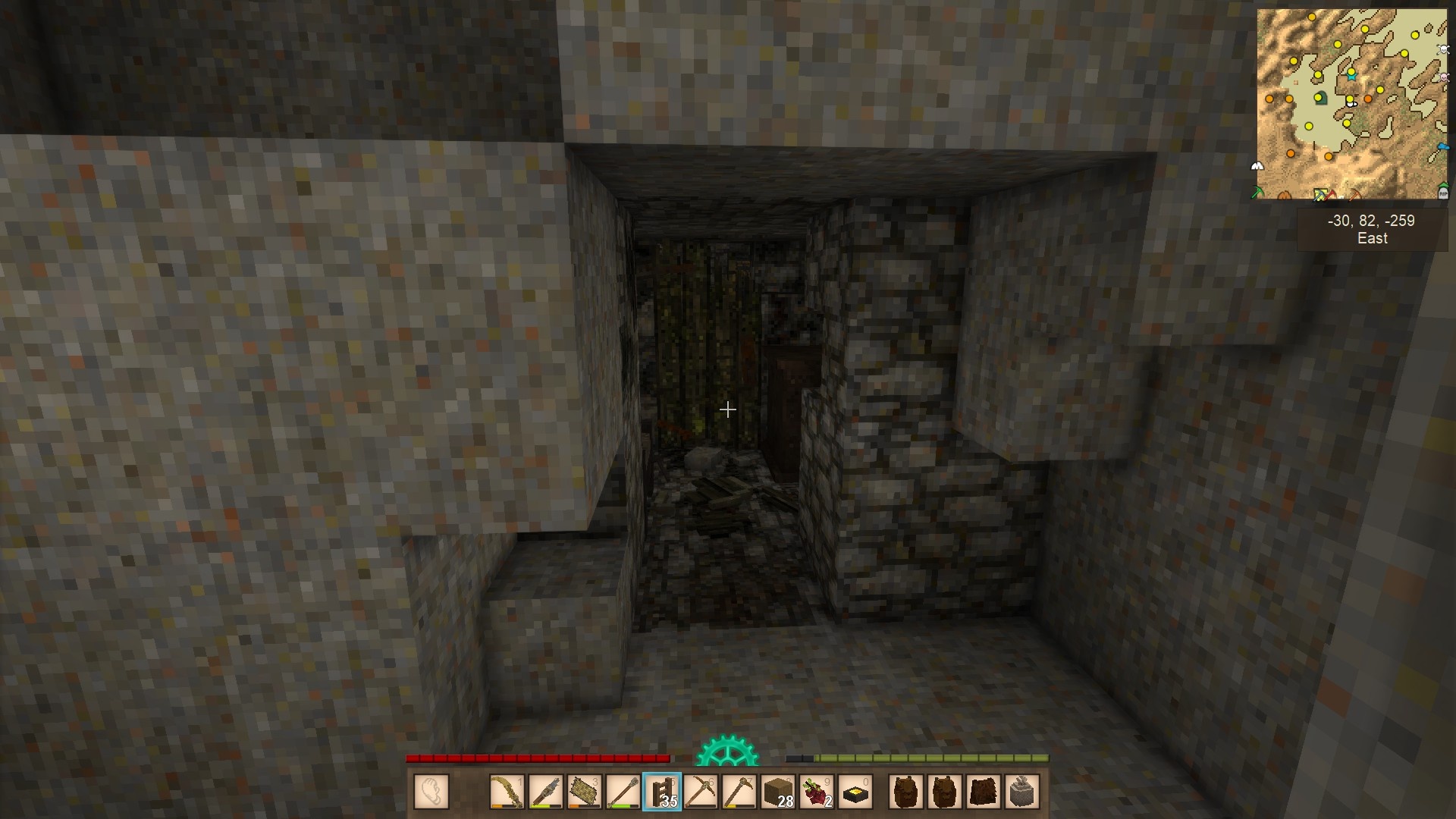Screen dimensions: 1456x819
Task: Select the white skull map marker
Action: click(1443, 49)
